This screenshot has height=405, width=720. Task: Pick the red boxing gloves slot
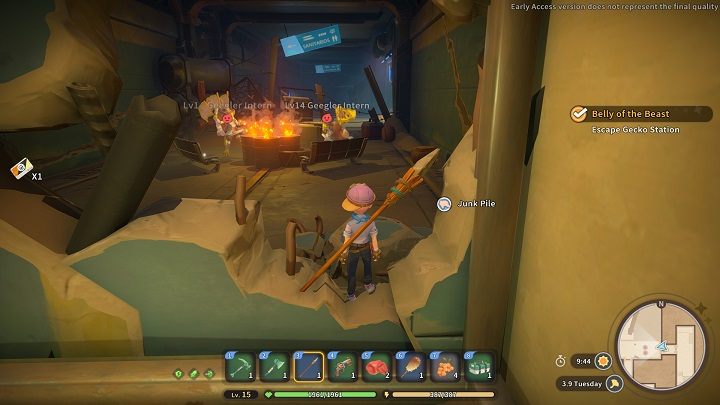click(x=376, y=365)
